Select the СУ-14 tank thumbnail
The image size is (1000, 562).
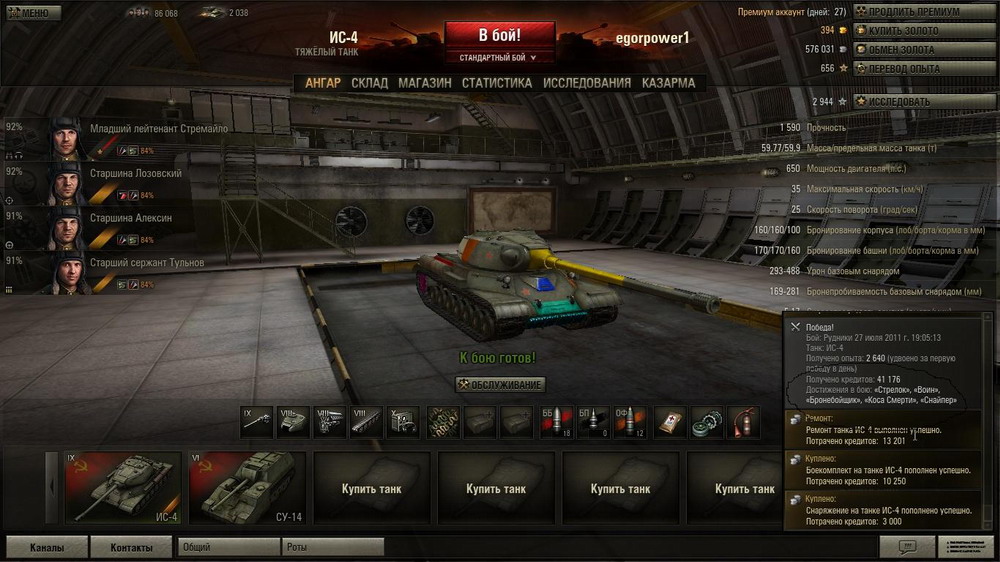click(245, 488)
